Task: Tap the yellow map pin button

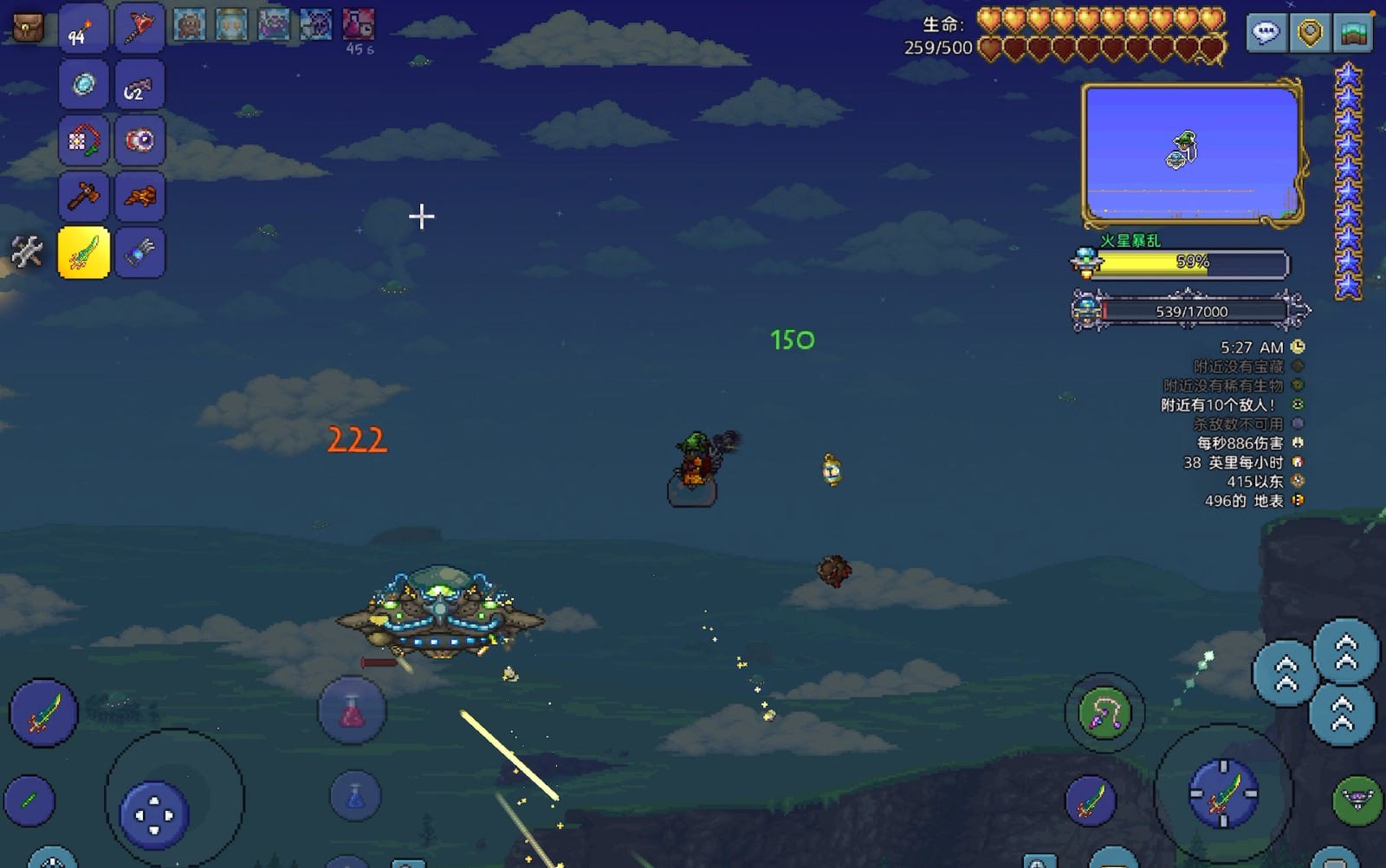Action: point(1310,34)
